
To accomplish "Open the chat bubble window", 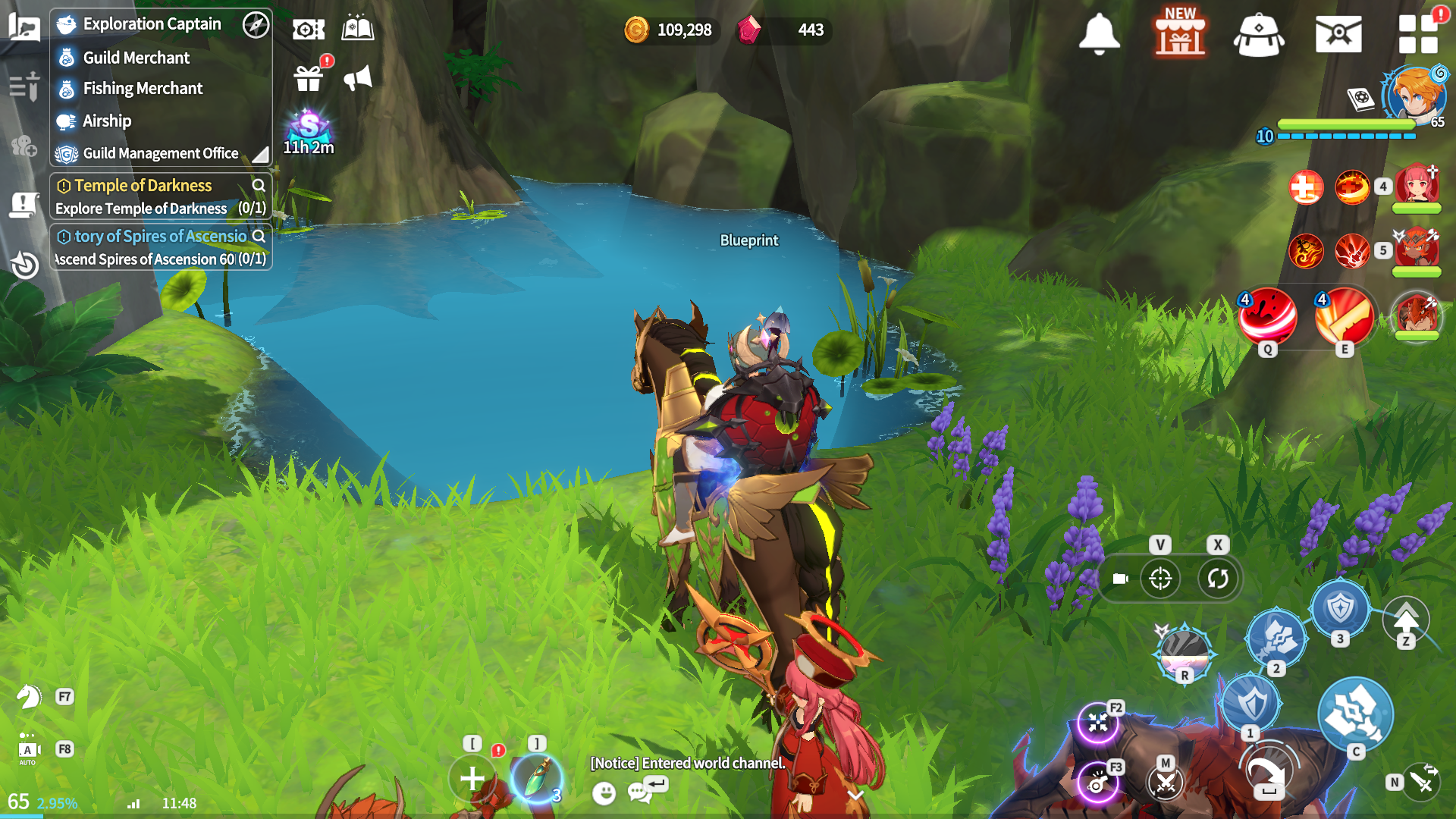I will (641, 792).
